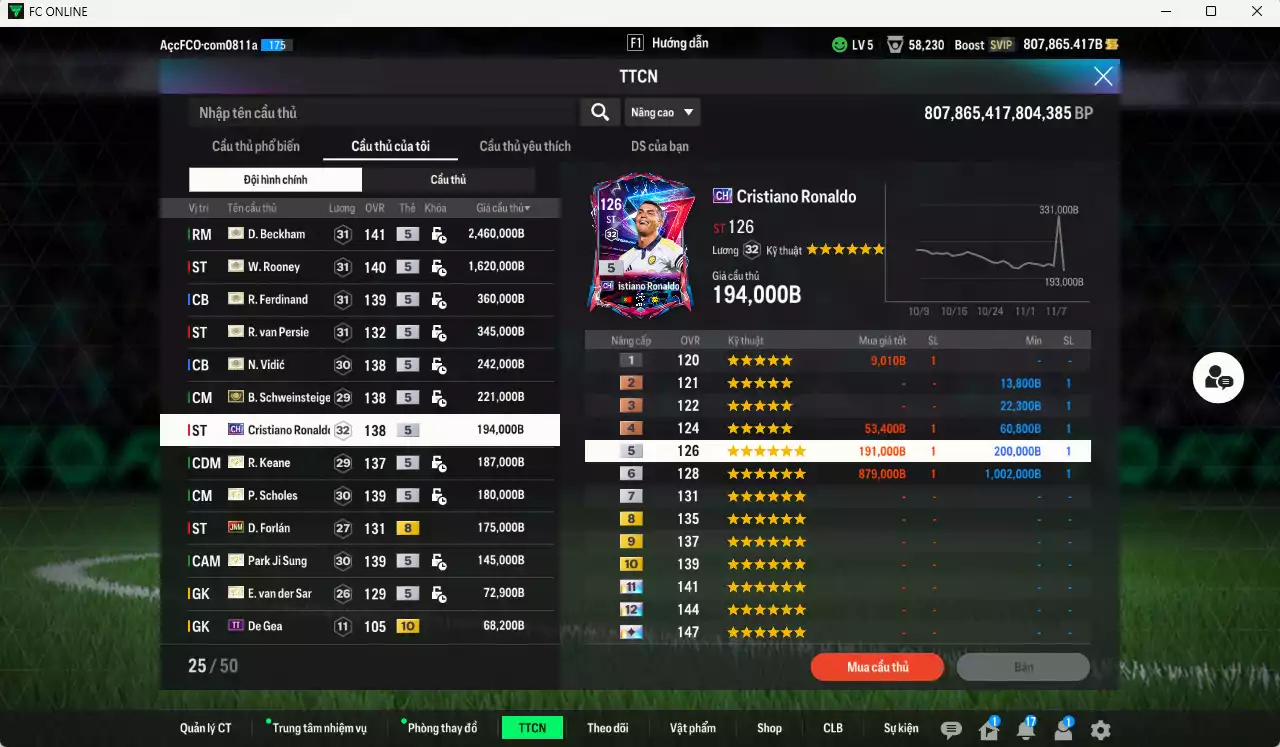Click the lock icon on D. Beckham's row
Screen dimensions: 1280x747
(x=437, y=234)
